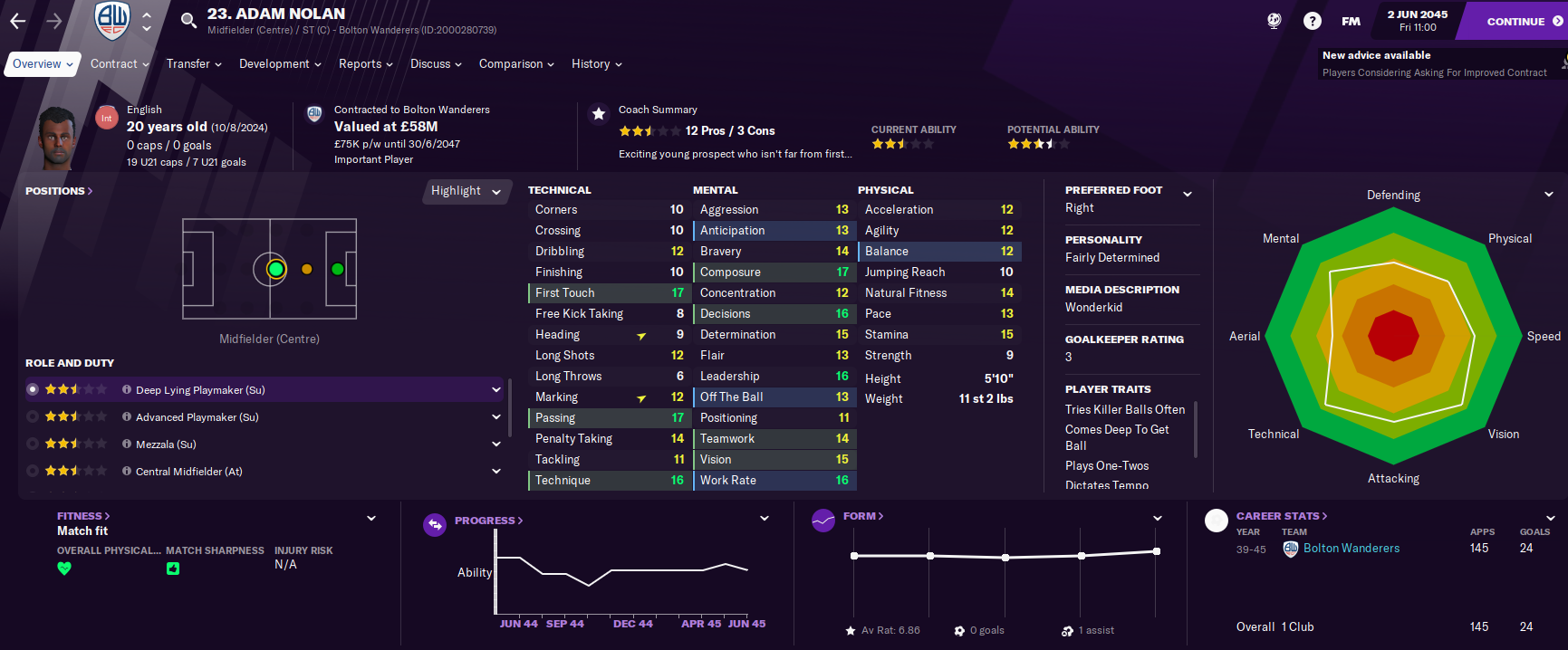Open the Discuss menu
The image size is (1568, 650).
point(435,64)
